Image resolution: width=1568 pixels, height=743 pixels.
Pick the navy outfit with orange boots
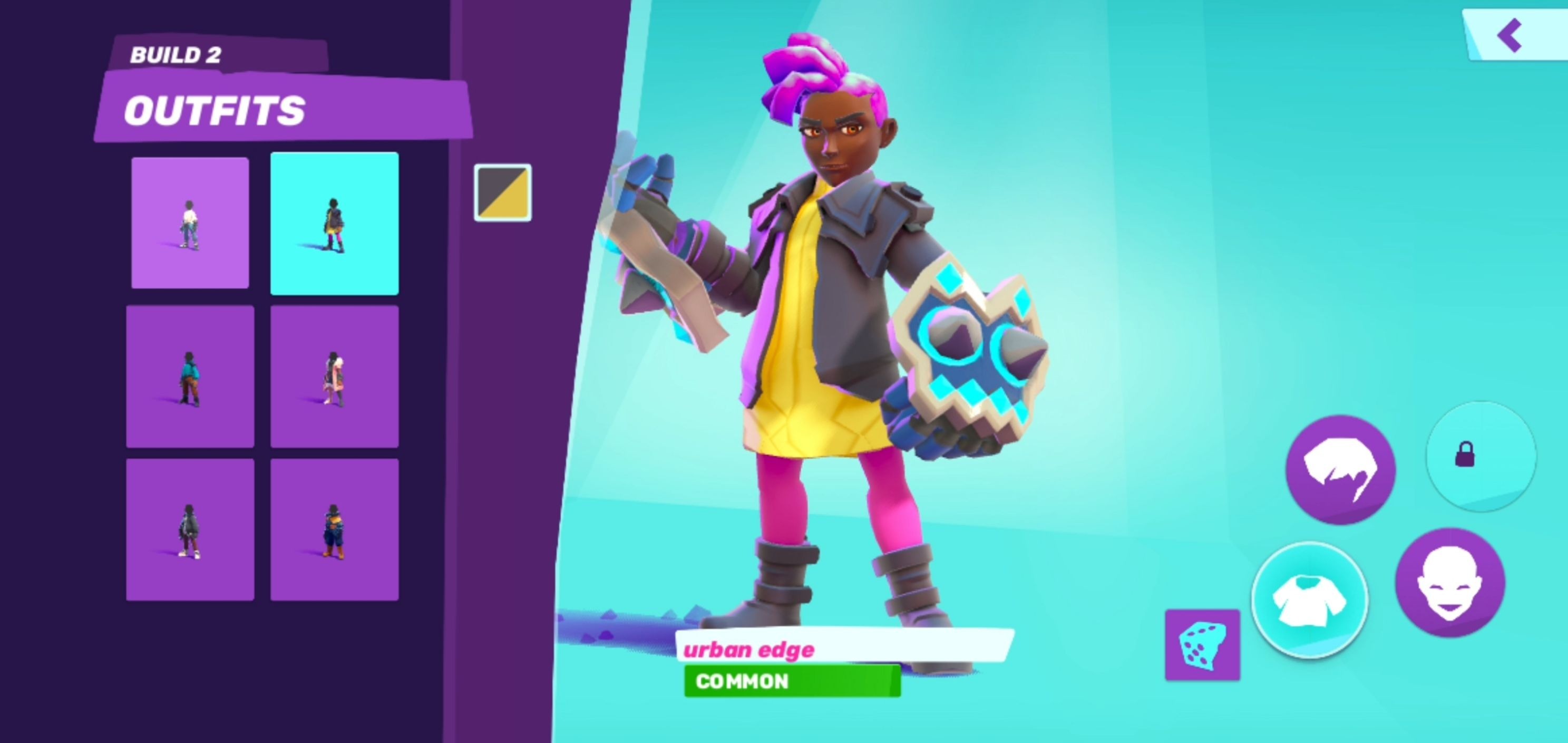click(334, 529)
